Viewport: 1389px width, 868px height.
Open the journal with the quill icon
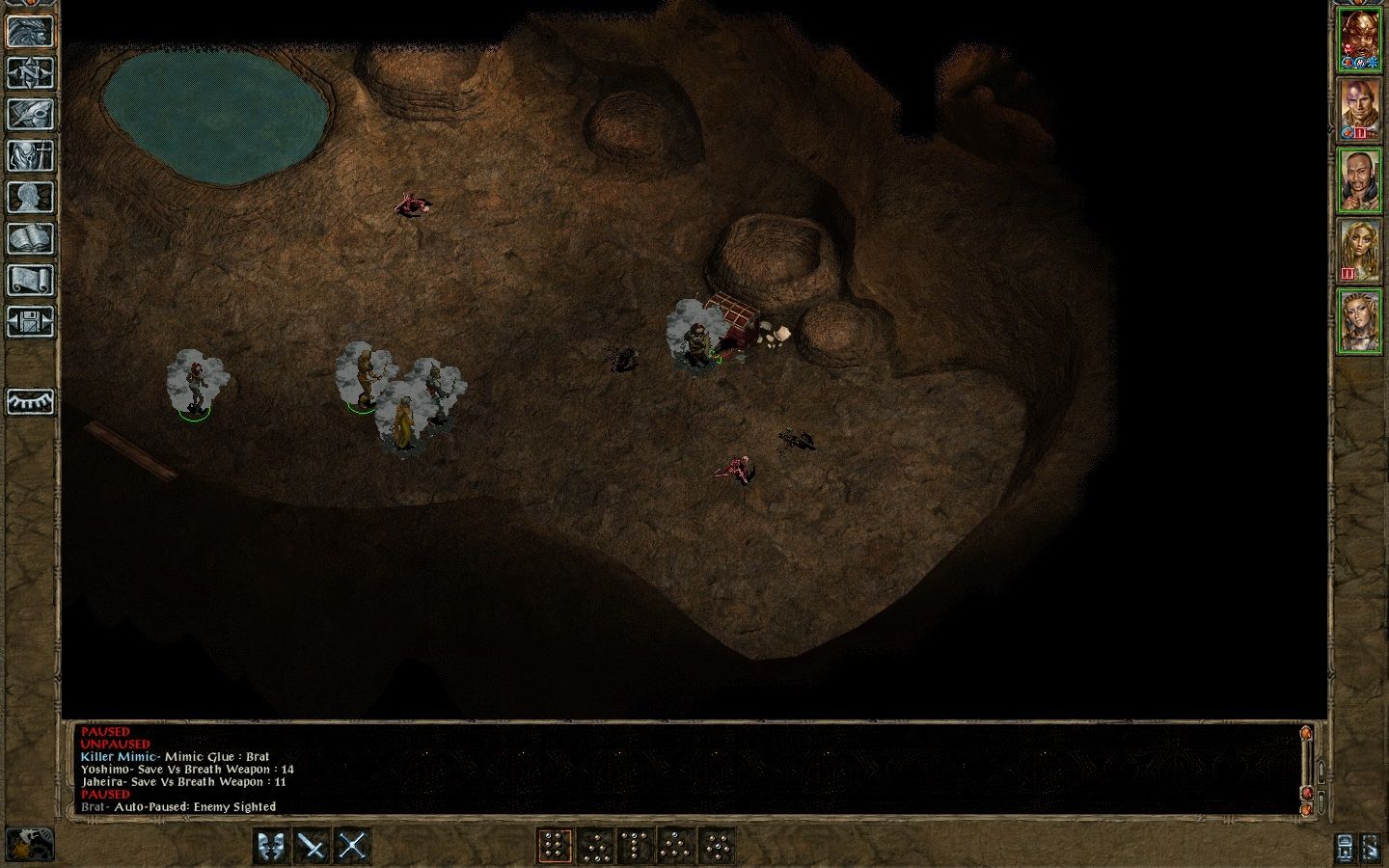pos(30,114)
